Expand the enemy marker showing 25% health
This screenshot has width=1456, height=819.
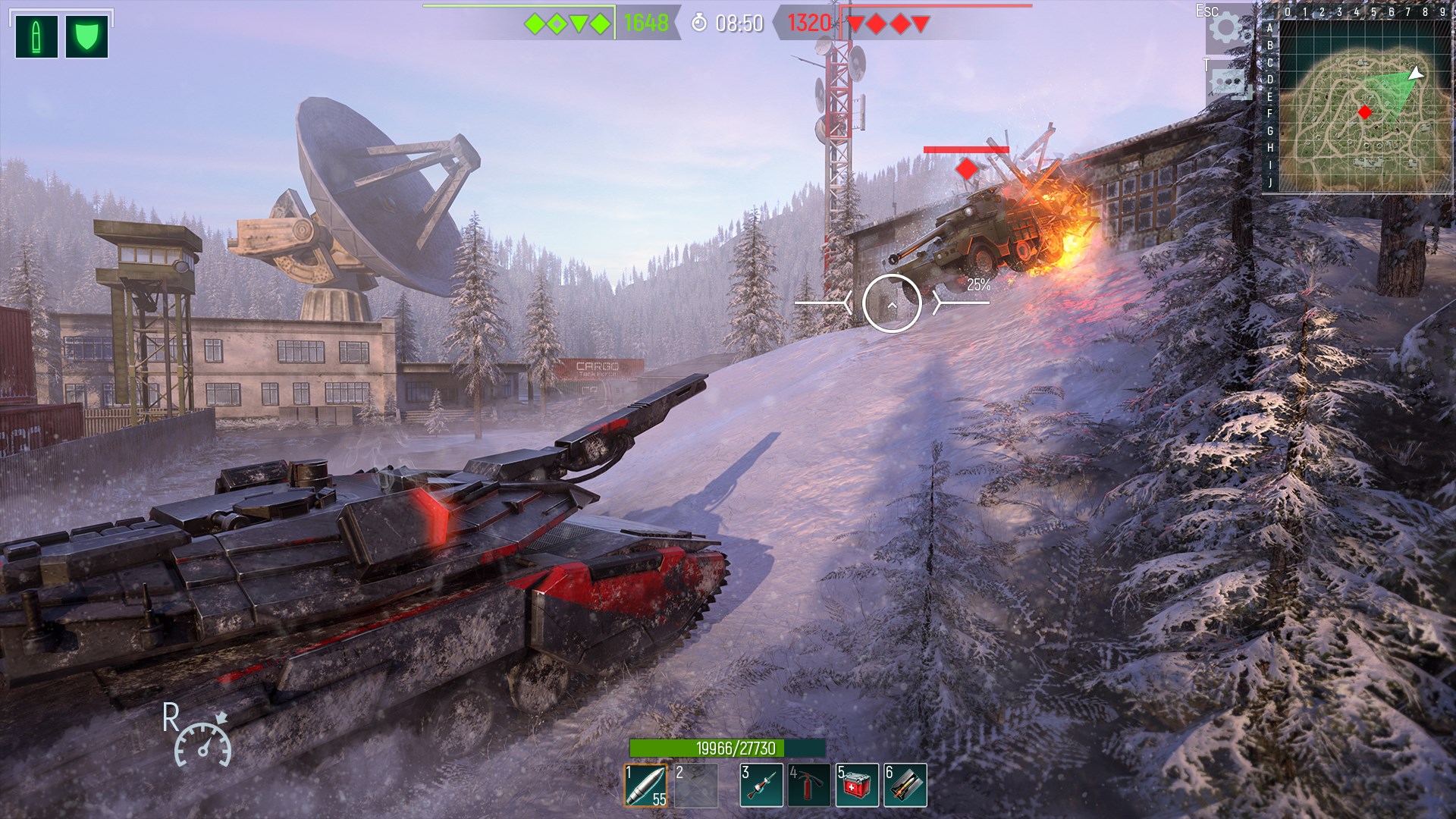click(978, 286)
